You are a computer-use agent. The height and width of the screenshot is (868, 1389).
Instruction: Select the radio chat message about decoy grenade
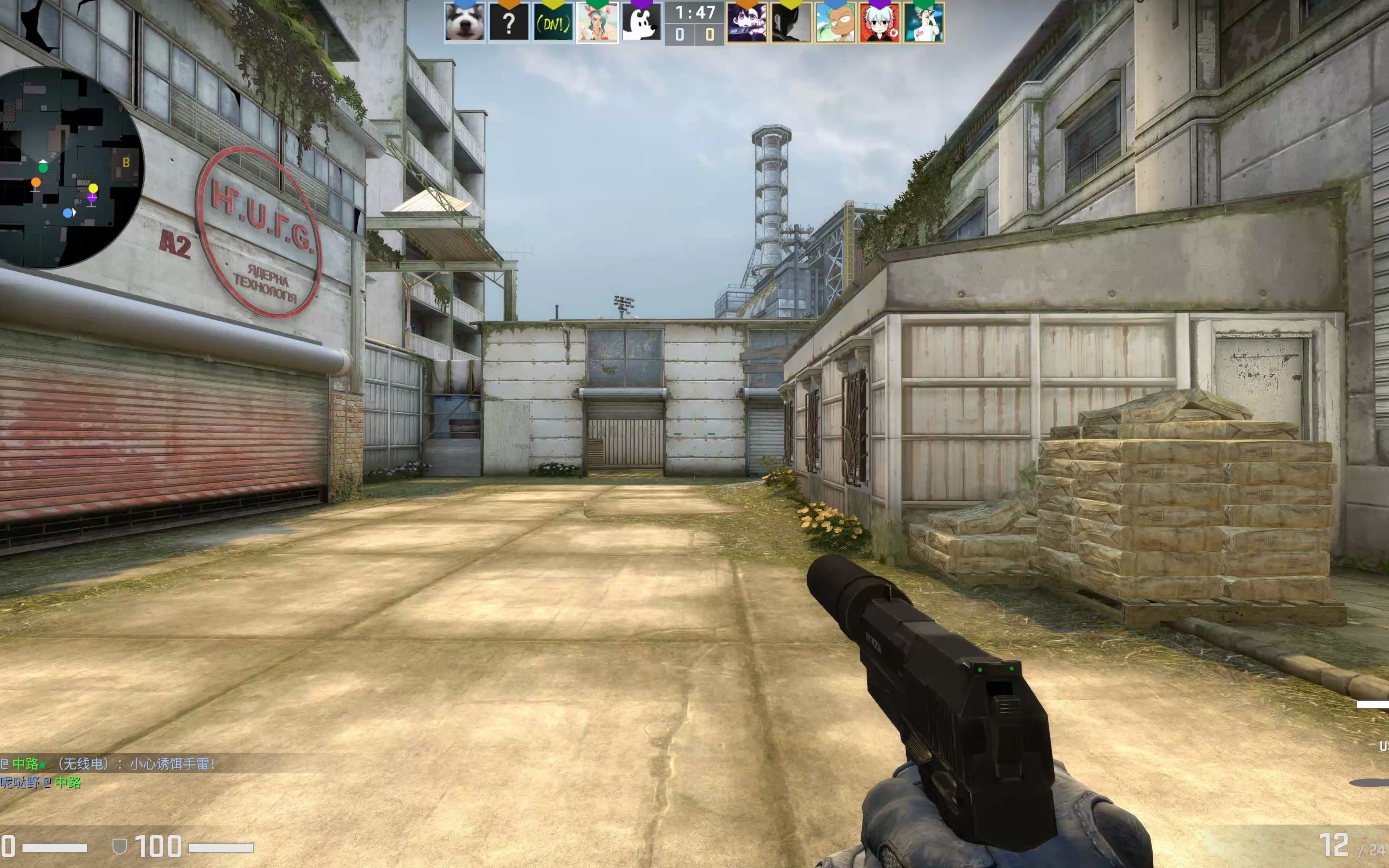pyautogui.click(x=109, y=764)
